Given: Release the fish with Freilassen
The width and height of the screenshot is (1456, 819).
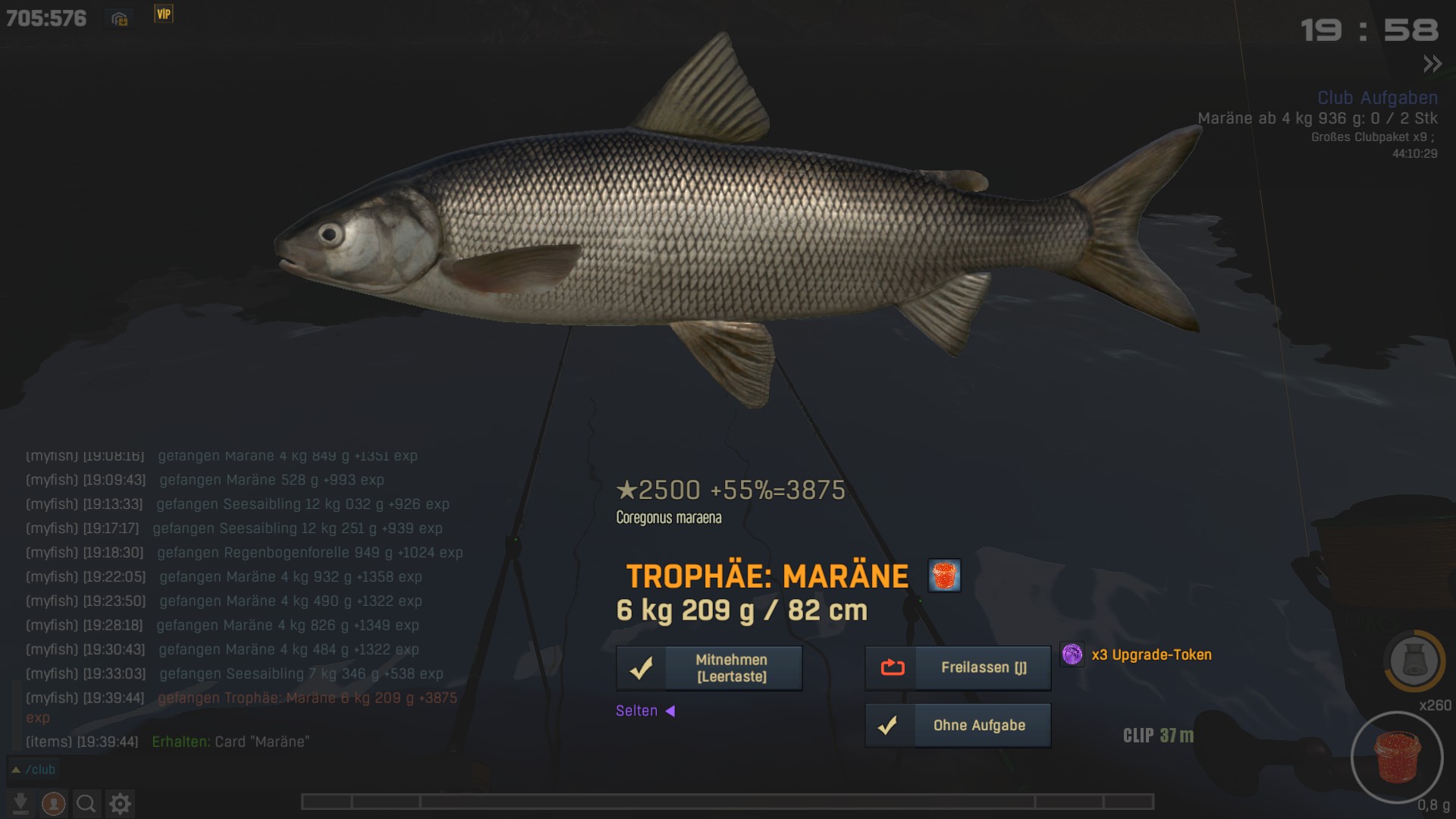Looking at the screenshot, I should coord(958,668).
